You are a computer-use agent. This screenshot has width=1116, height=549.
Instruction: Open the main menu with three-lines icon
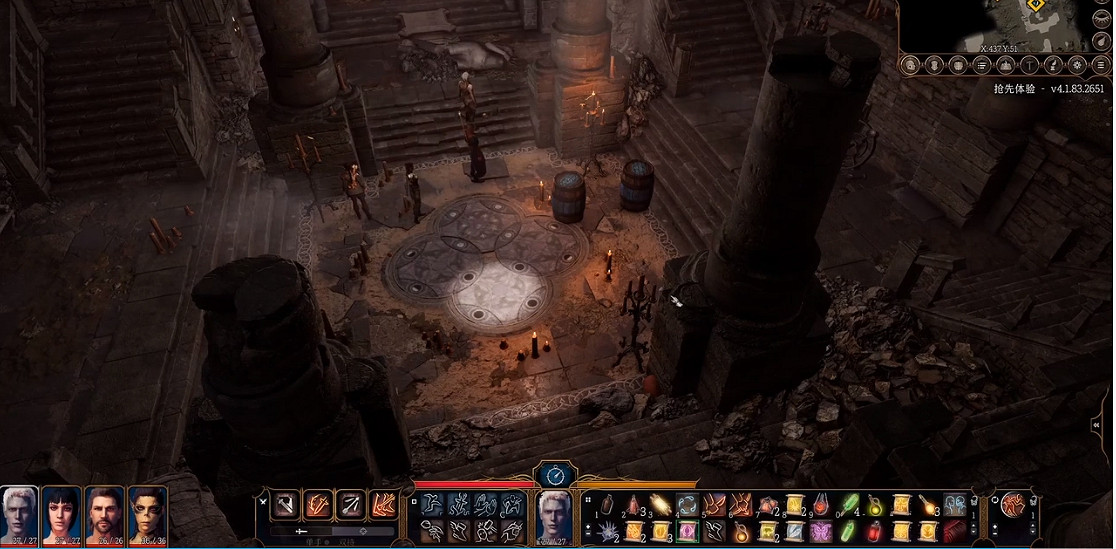(1100, 65)
